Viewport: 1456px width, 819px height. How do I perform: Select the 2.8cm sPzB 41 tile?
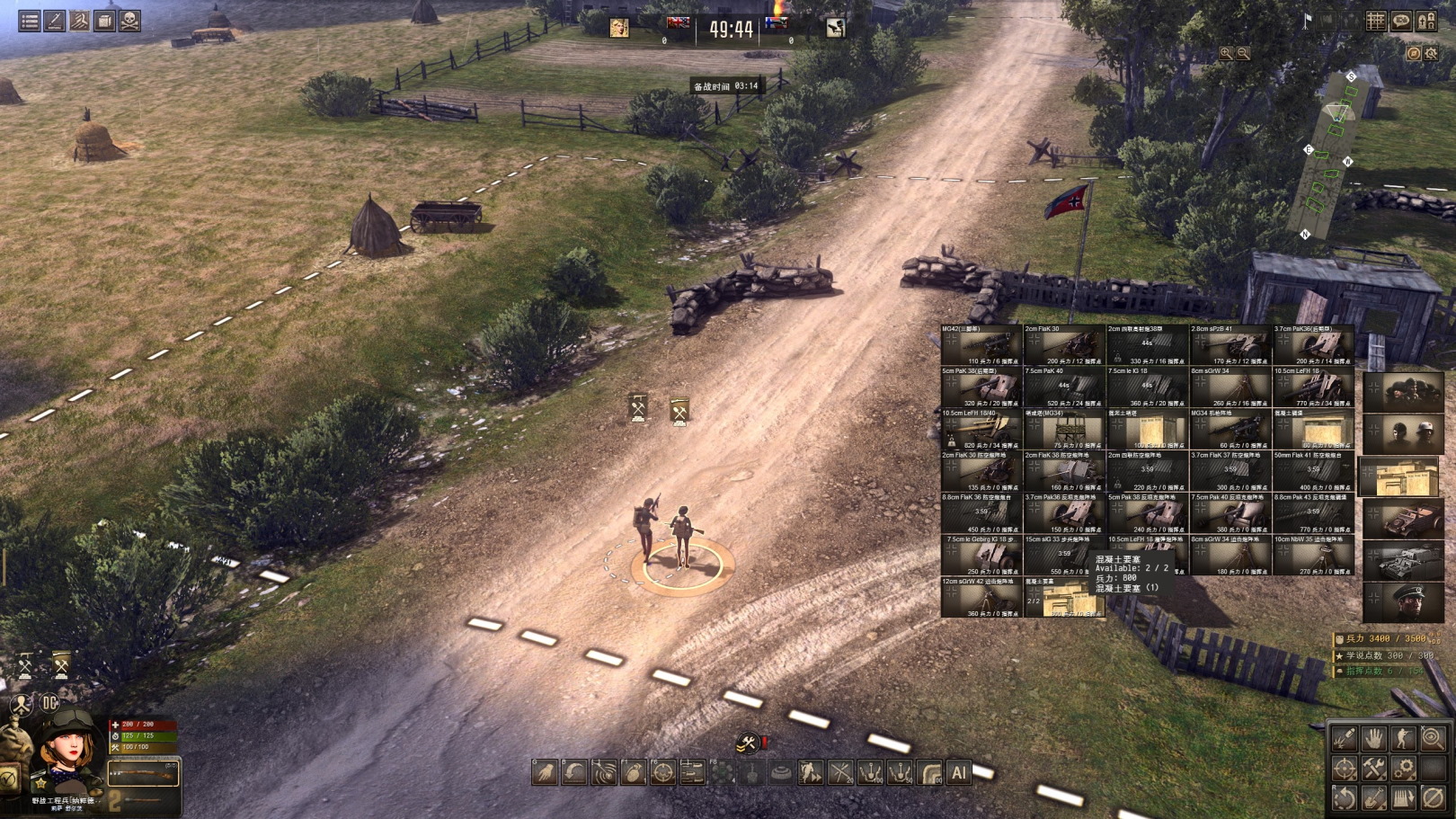pyautogui.click(x=1230, y=344)
